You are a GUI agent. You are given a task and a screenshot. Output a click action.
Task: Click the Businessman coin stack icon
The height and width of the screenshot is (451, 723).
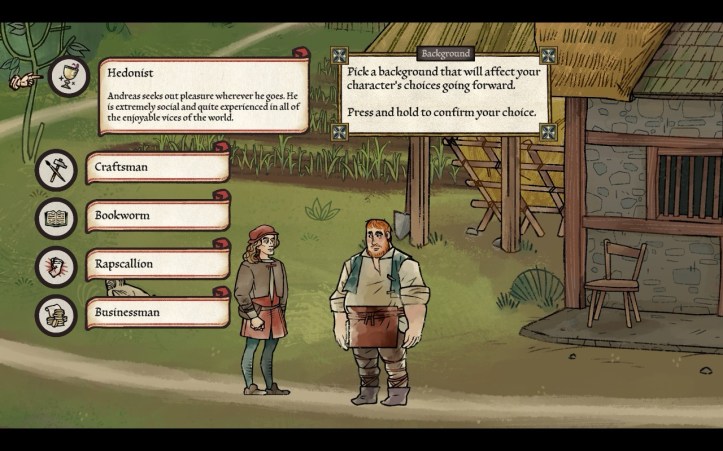56,315
